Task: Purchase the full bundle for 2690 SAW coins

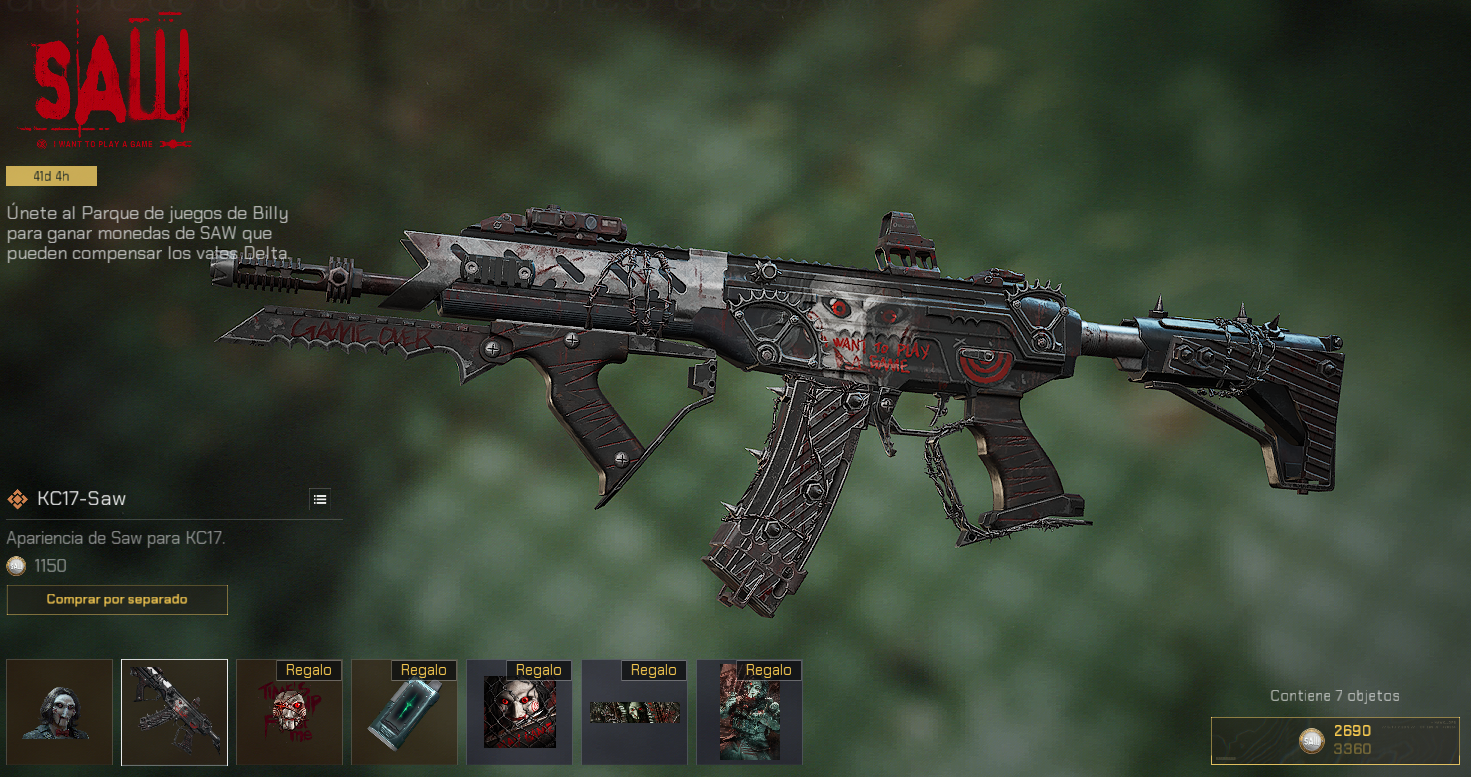Action: pos(1335,740)
